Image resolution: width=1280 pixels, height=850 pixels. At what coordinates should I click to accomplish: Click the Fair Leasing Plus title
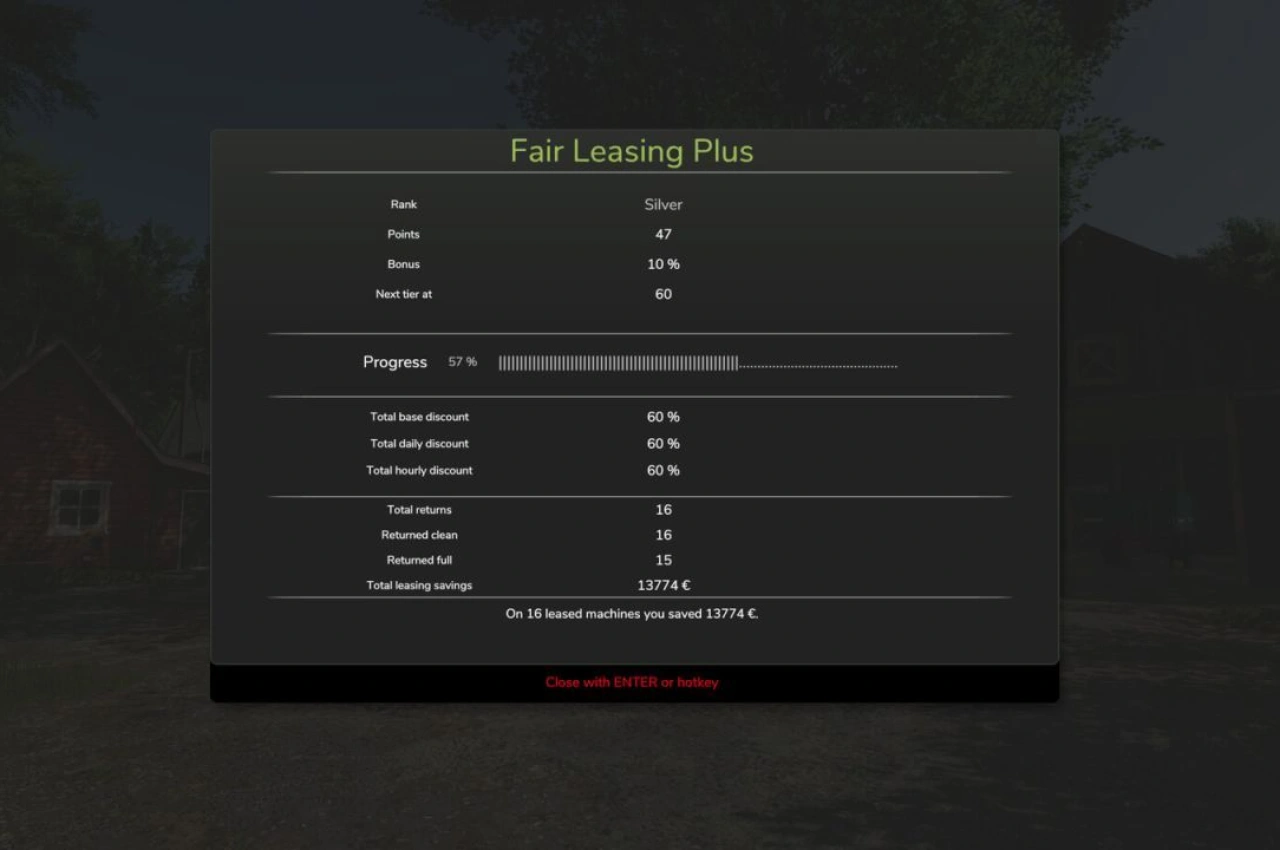coord(632,151)
